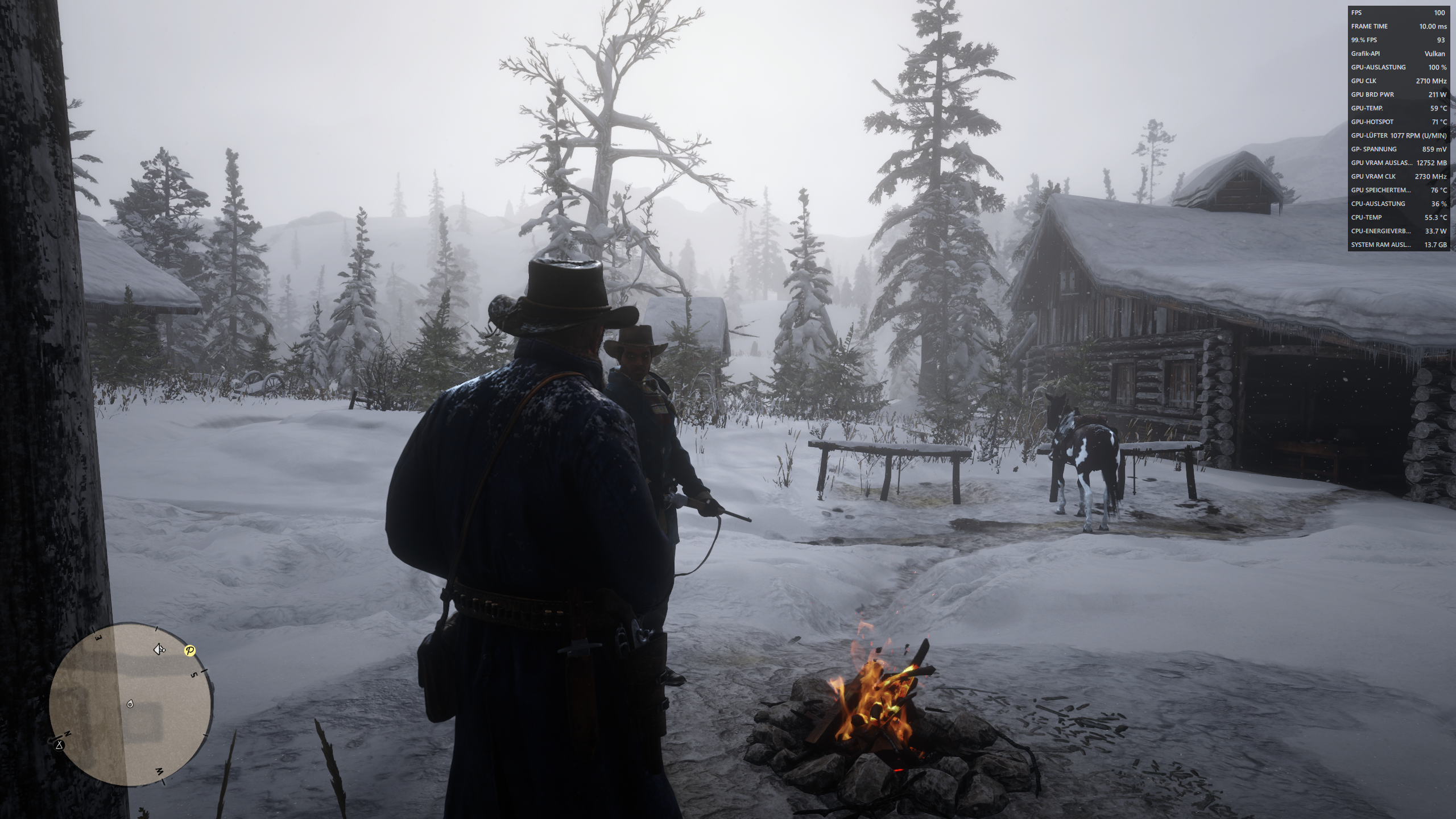Select the GPU-AUSLASTUNG 100% row
Screen dimensions: 1456x819
tap(1398, 67)
